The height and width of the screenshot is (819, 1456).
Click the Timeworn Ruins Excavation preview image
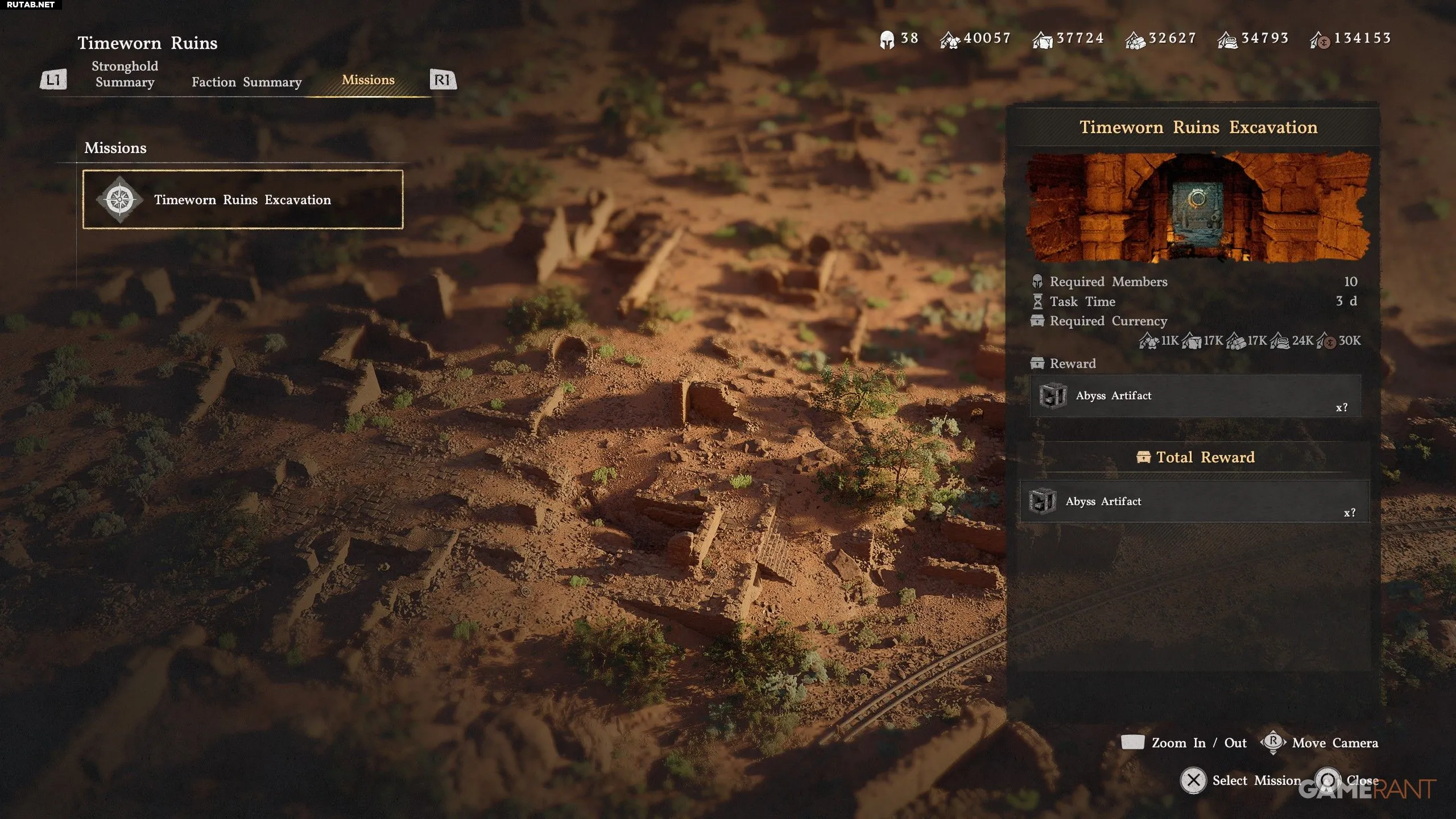(1197, 207)
